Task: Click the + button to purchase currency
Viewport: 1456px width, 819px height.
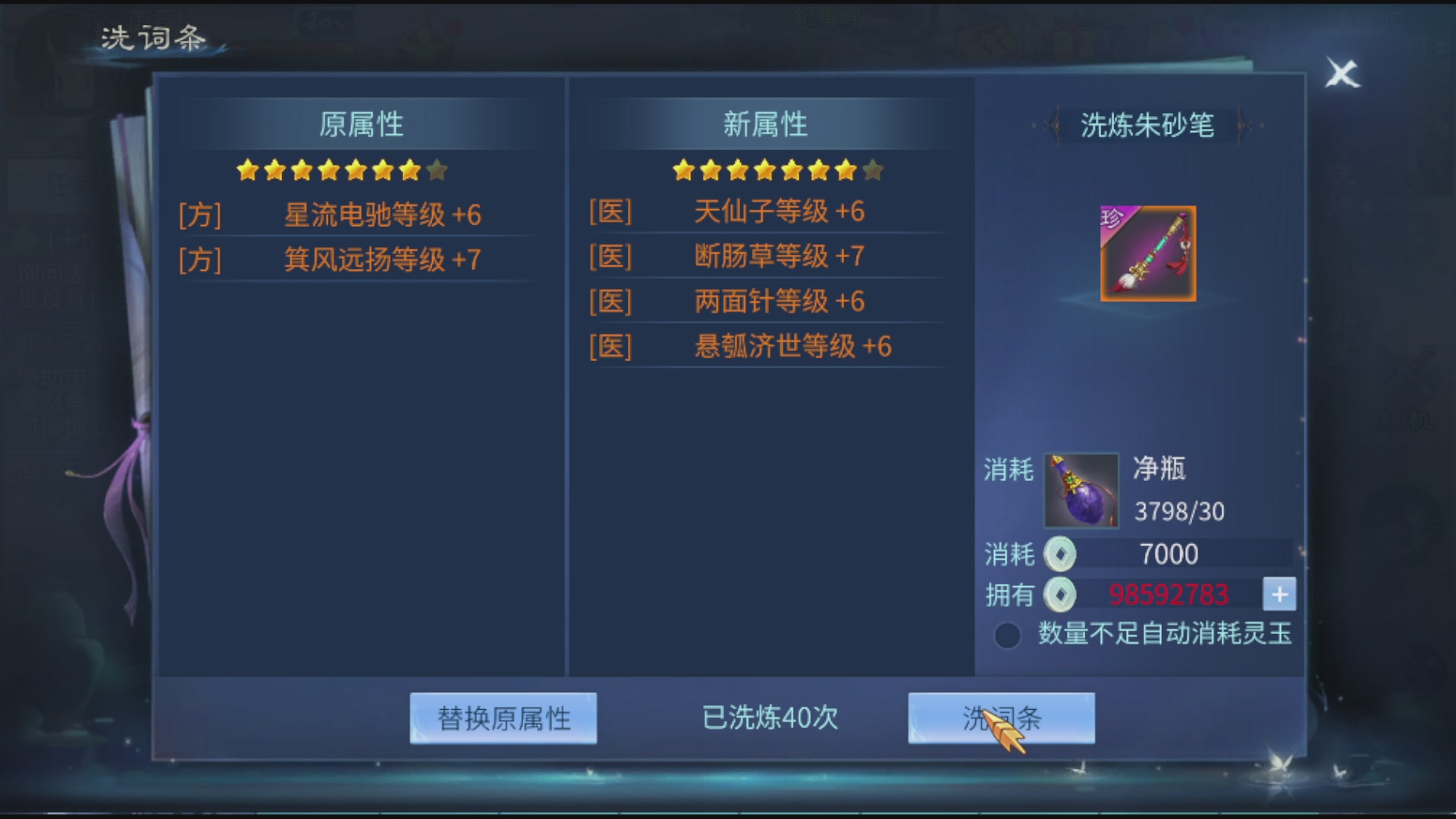Action: pos(1279,595)
